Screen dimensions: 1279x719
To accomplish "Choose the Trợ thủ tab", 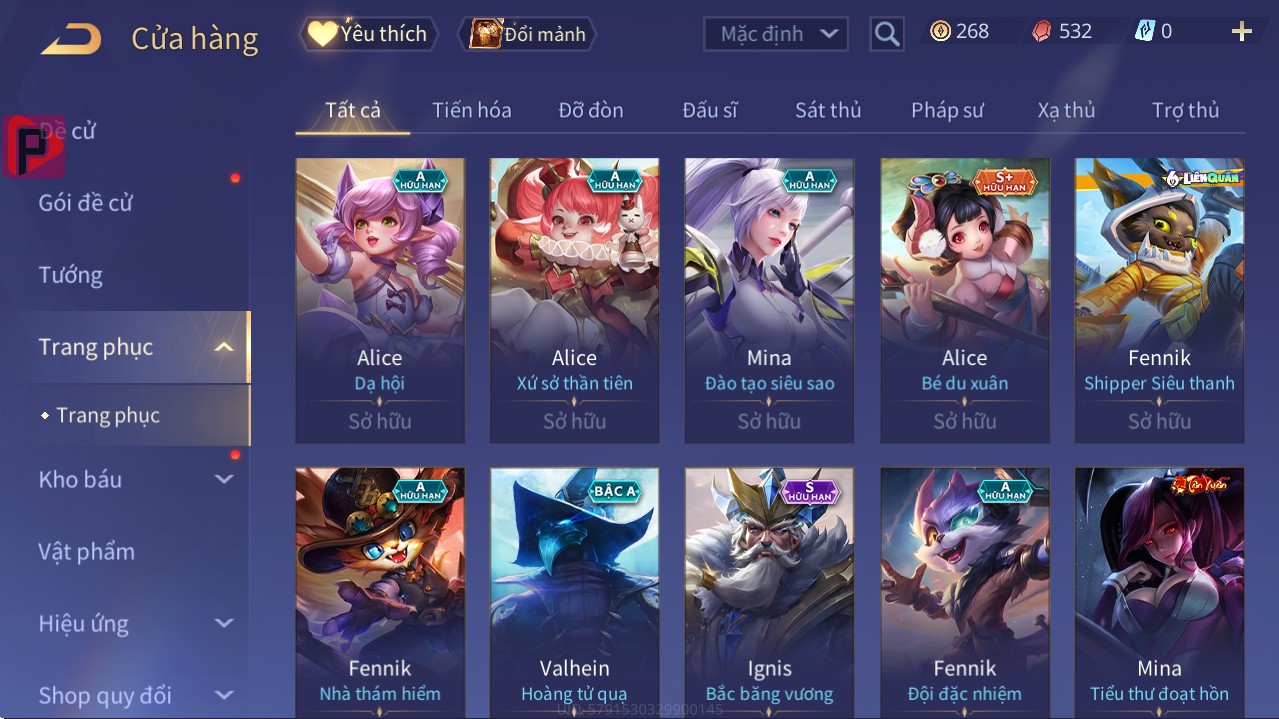I will [1185, 110].
